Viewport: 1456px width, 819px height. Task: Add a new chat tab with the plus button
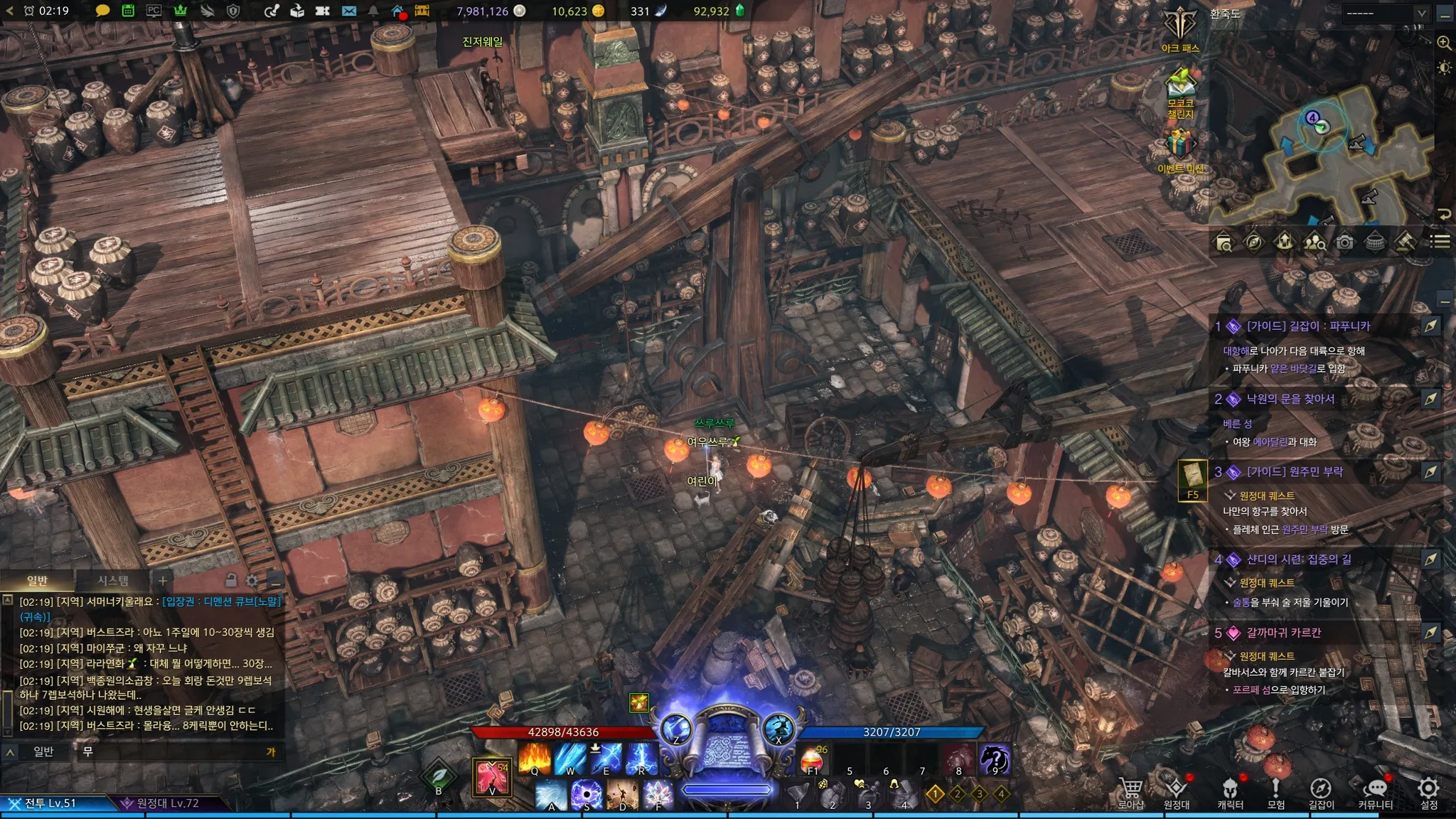point(163,581)
